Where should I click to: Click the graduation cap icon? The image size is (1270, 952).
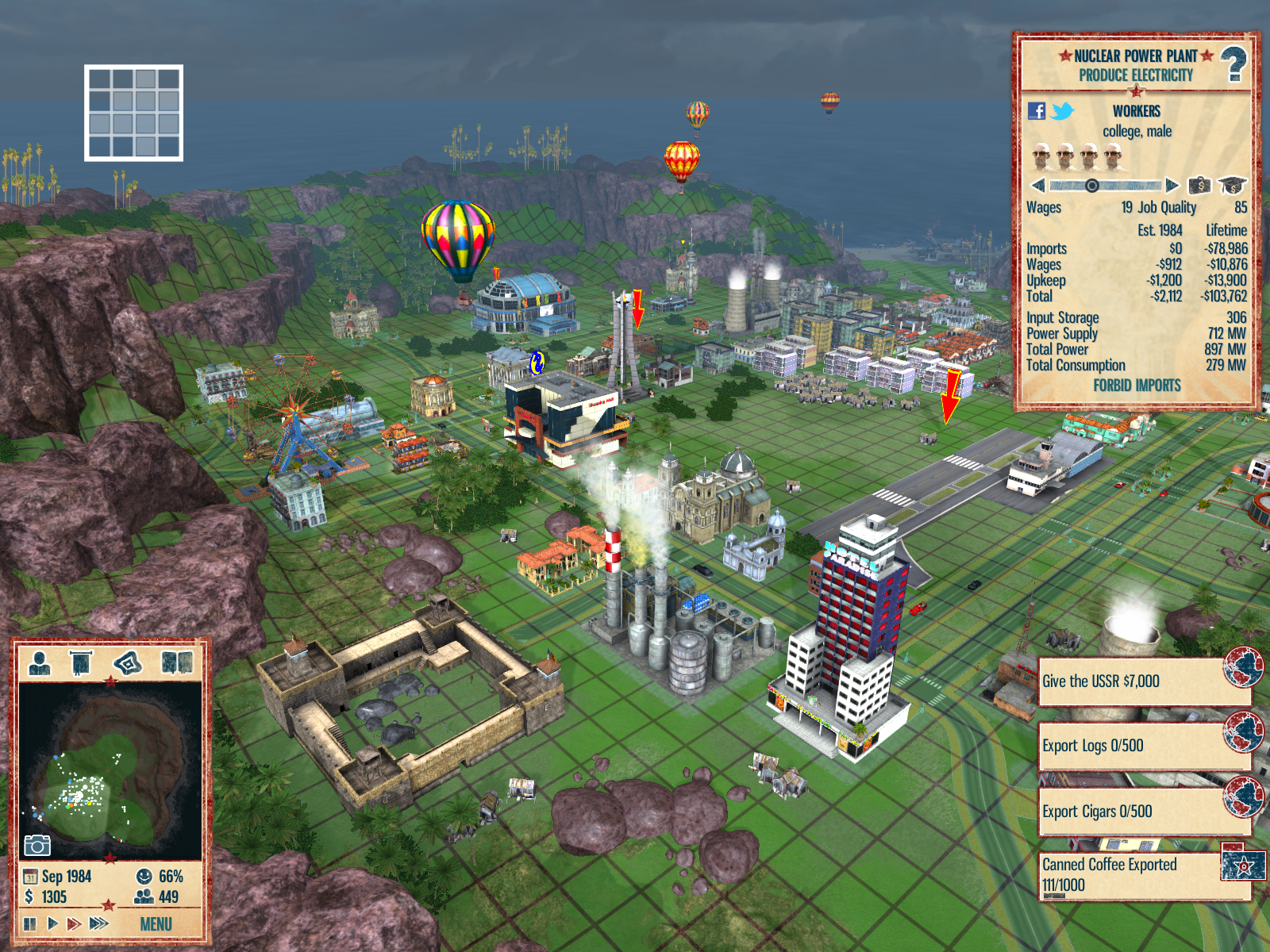(1233, 186)
